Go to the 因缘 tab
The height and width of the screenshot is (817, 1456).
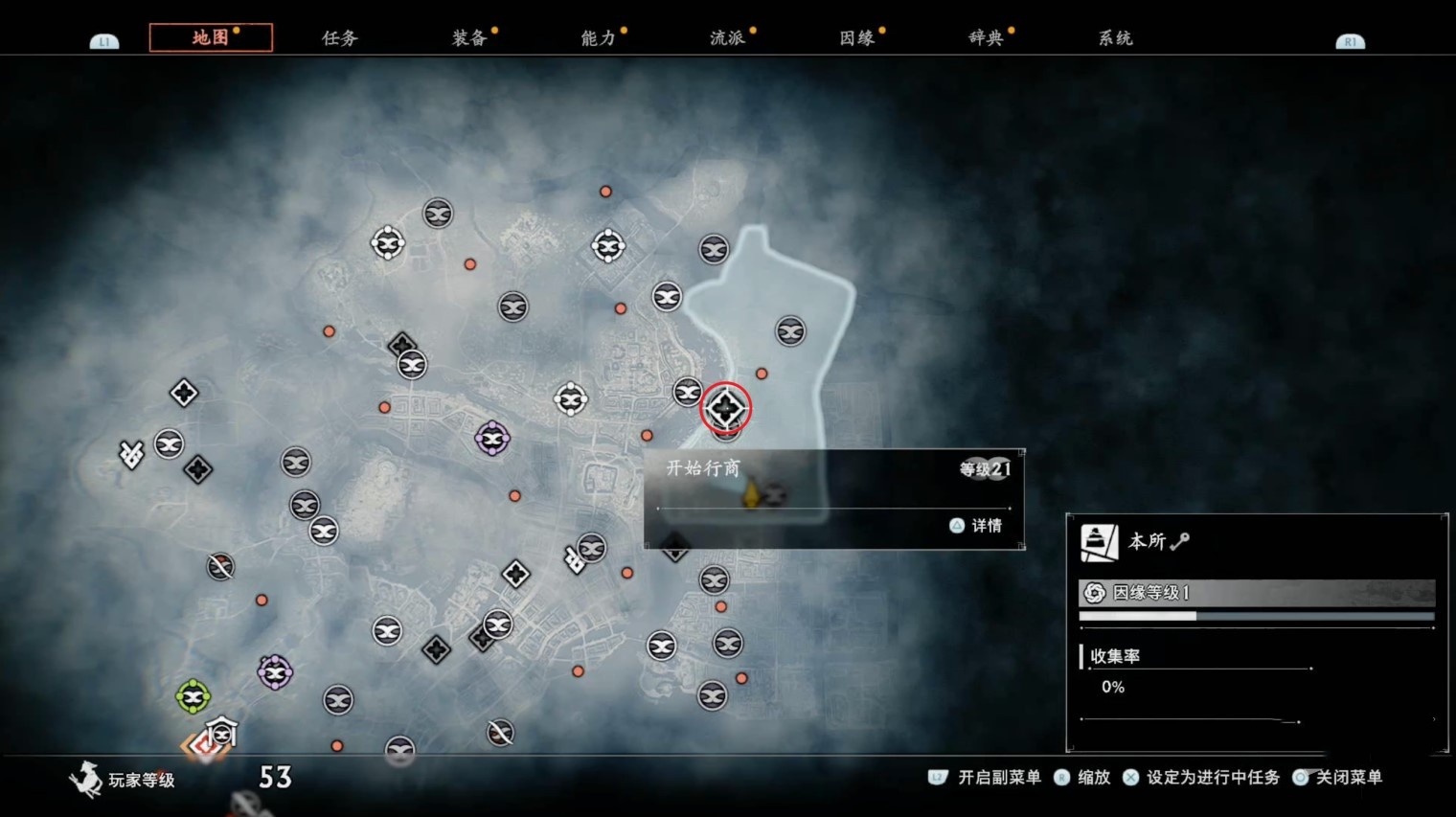coord(857,38)
